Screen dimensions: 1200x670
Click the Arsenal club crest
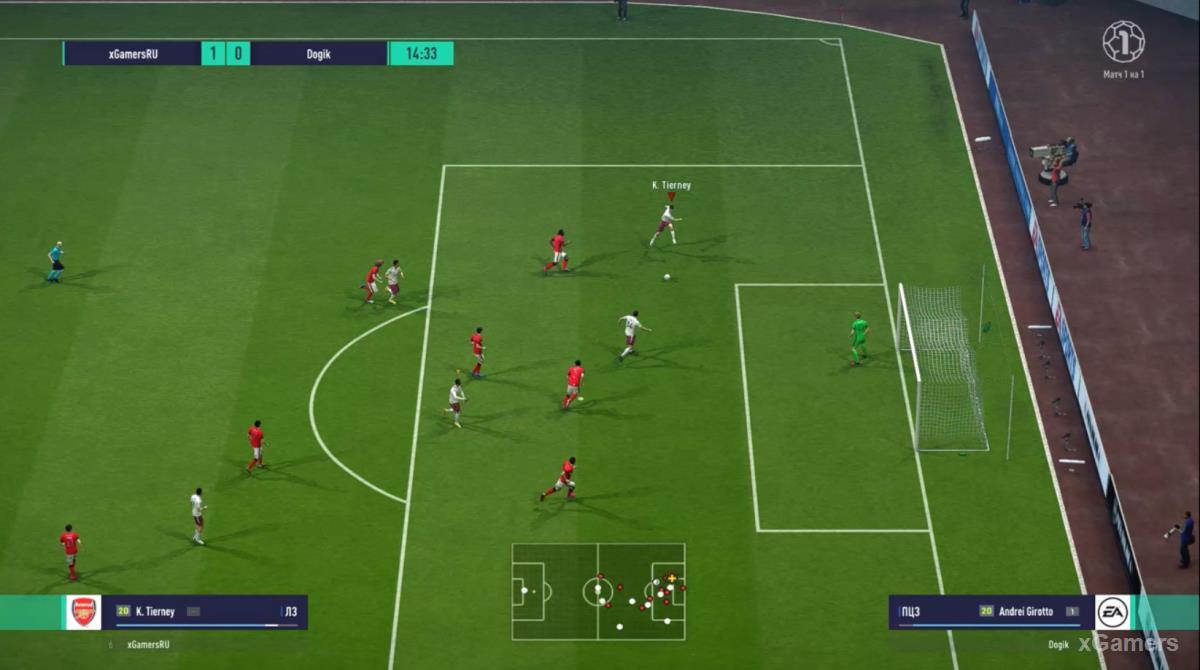click(x=84, y=612)
